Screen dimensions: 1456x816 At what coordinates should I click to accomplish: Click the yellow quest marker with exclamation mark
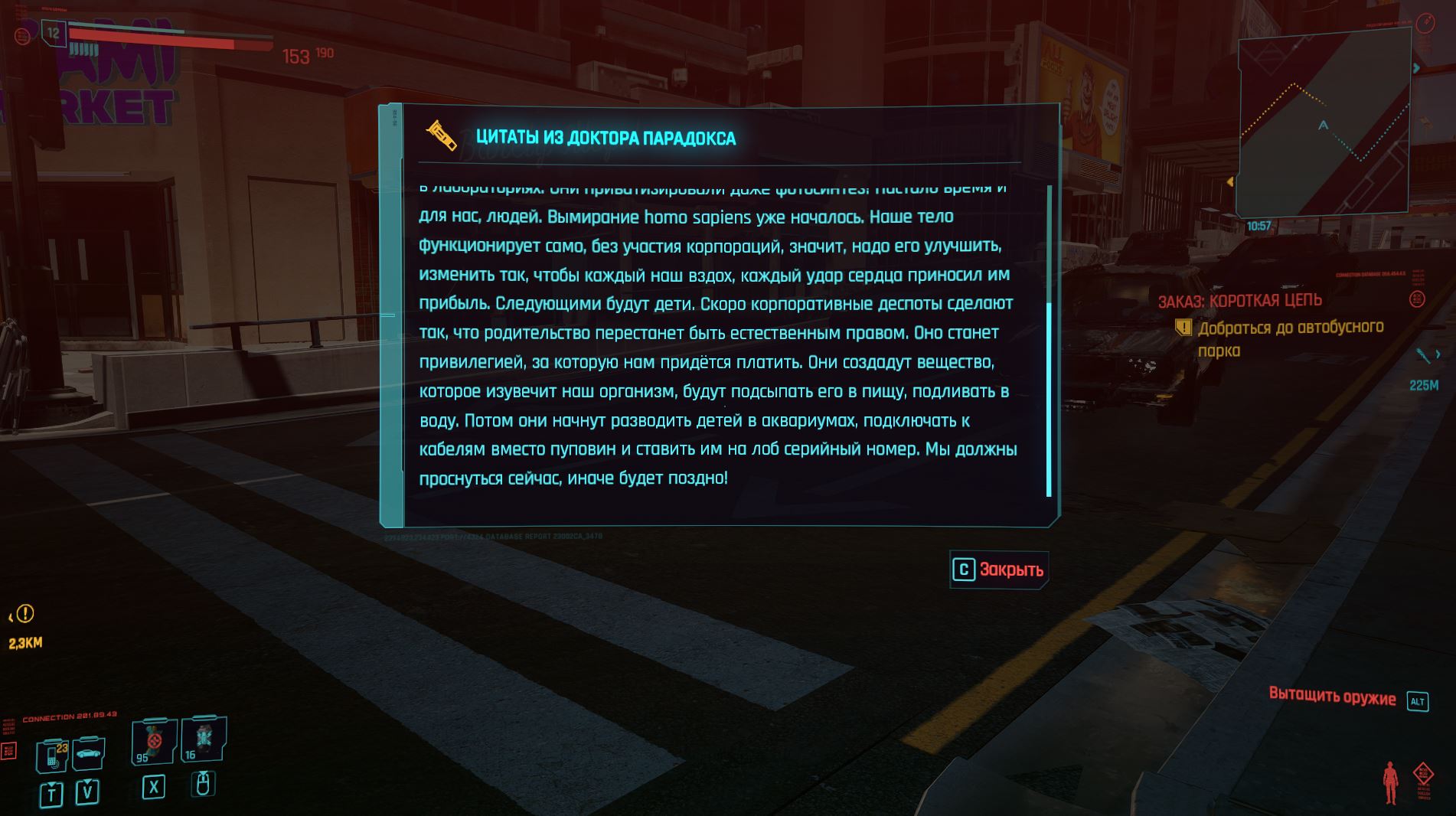click(x=25, y=614)
